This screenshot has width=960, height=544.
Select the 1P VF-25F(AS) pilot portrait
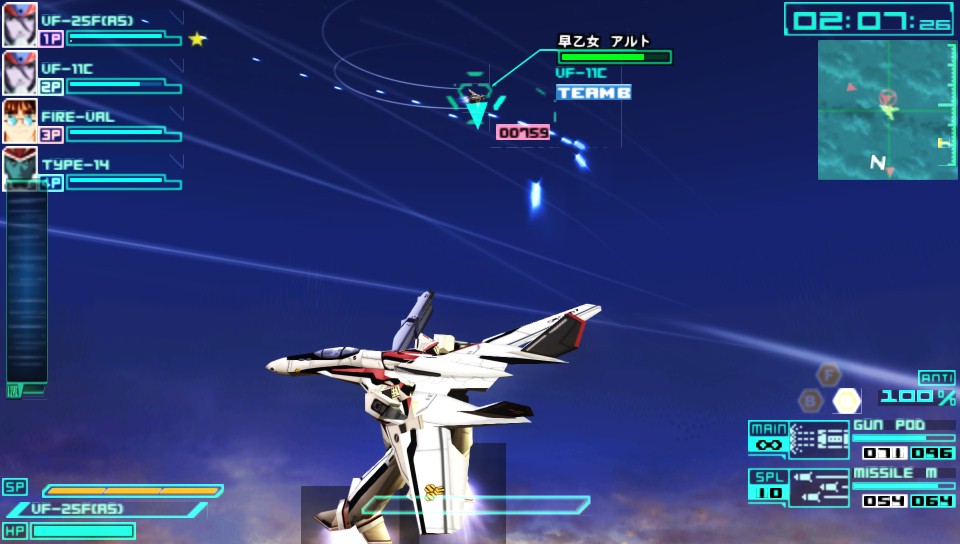pyautogui.click(x=19, y=24)
